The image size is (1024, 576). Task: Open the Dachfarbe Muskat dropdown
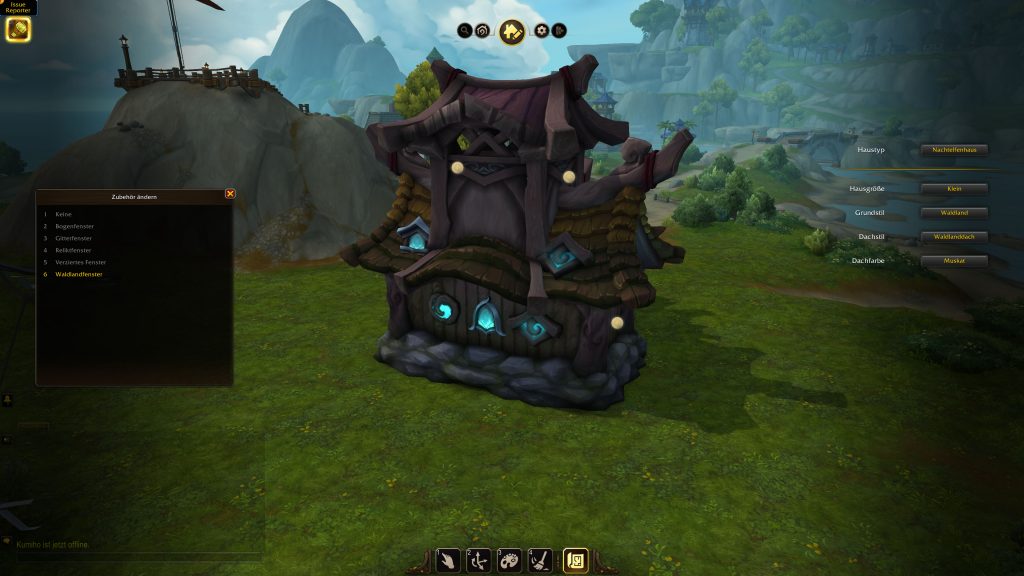pyautogui.click(x=954, y=261)
